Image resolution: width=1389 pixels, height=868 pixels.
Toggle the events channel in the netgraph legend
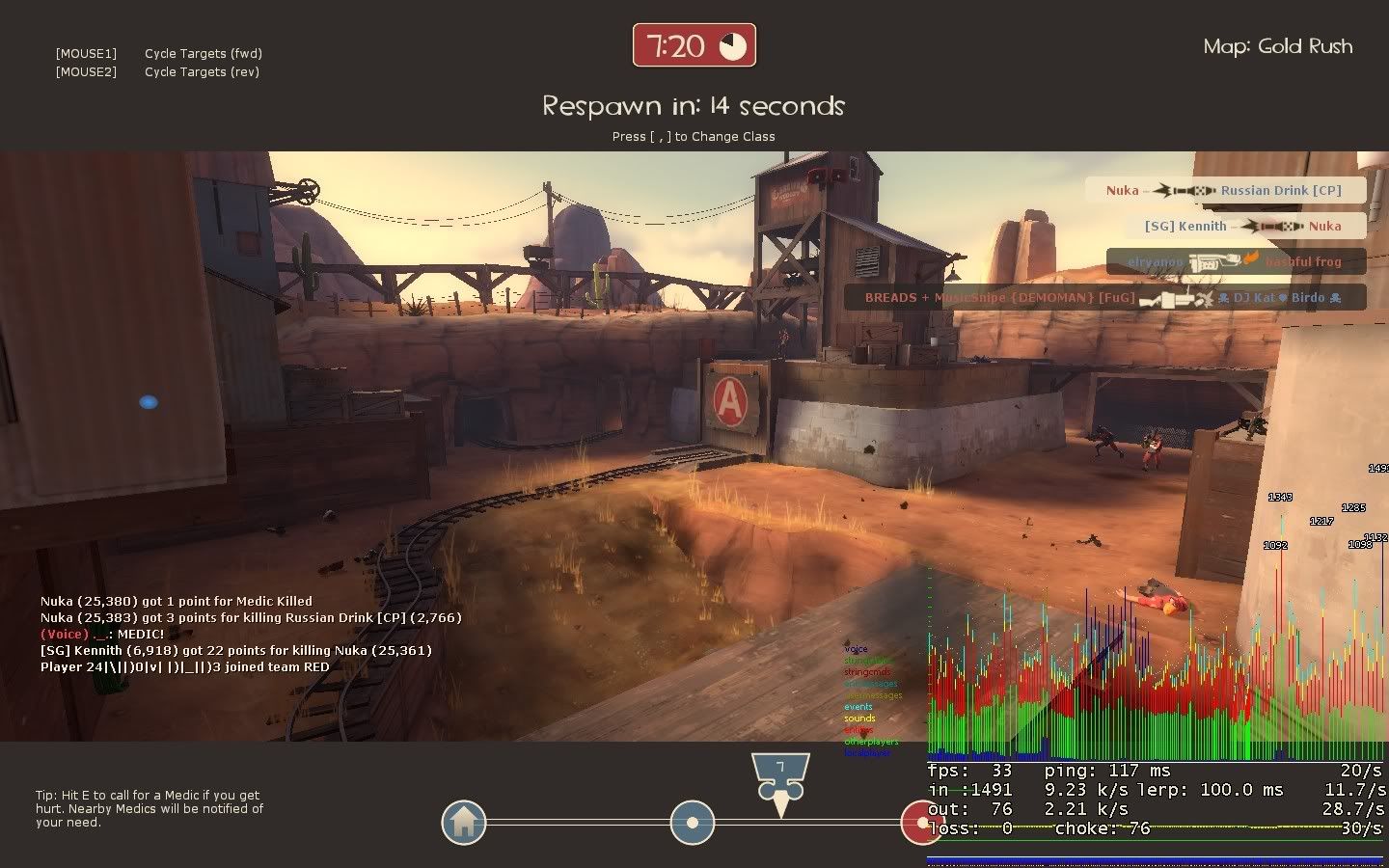tap(858, 707)
